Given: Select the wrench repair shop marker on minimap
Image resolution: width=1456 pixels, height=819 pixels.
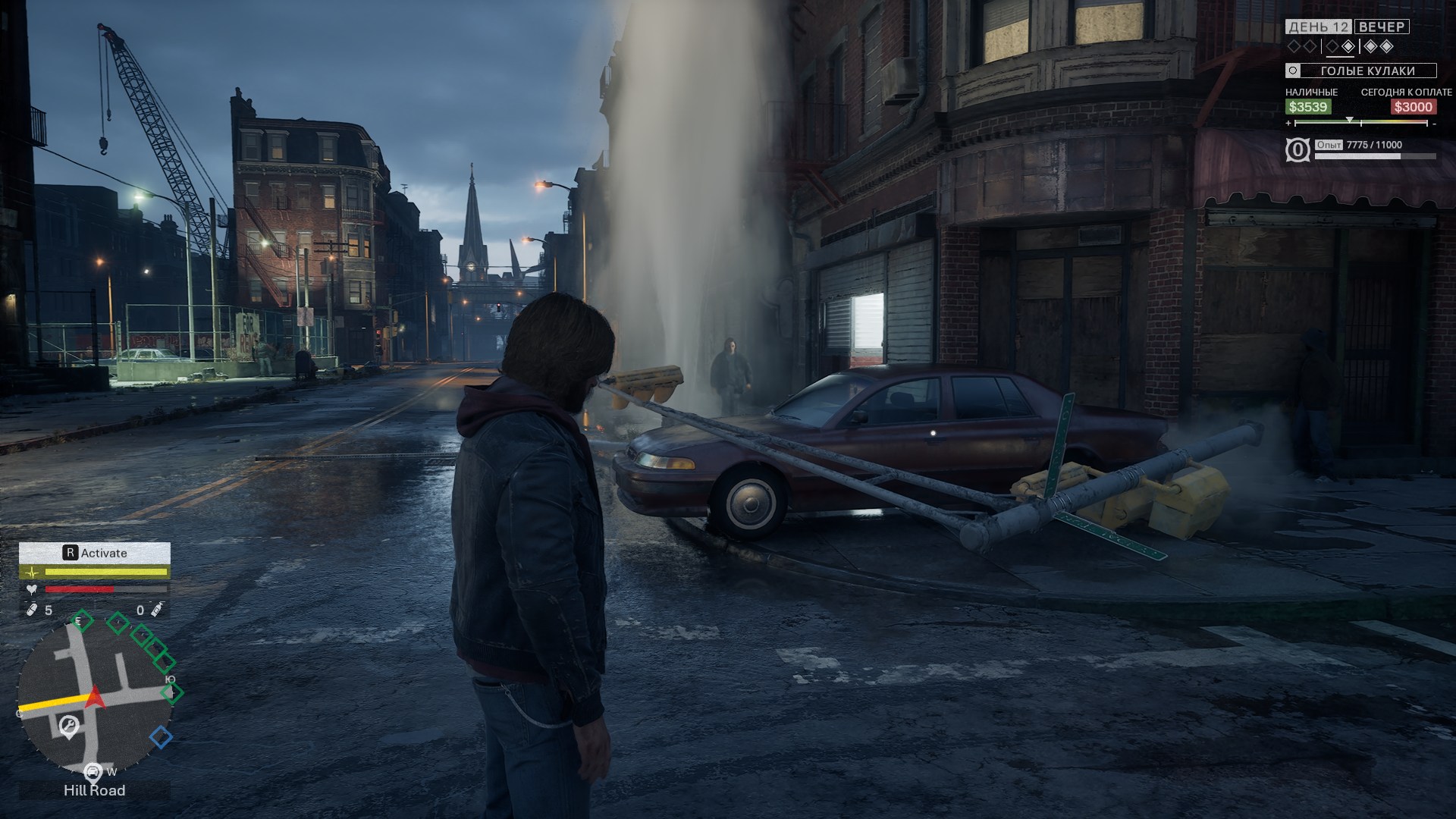Looking at the screenshot, I should point(69,726).
